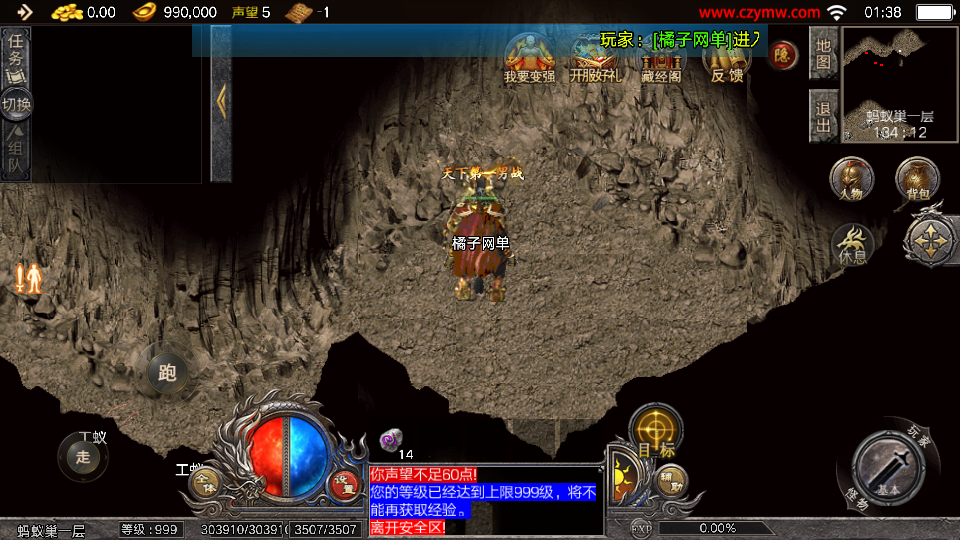Open the 开服好礼 server gift event
Image resolution: width=960 pixels, height=540 pixels.
click(595, 58)
